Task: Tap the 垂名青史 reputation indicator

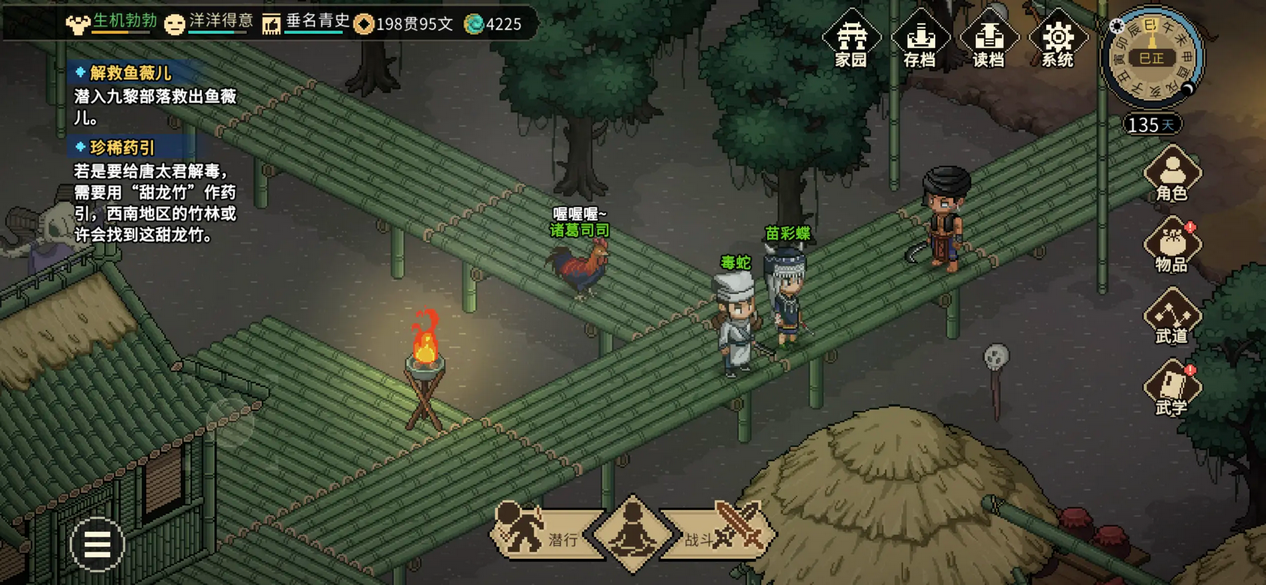Action: coord(306,23)
